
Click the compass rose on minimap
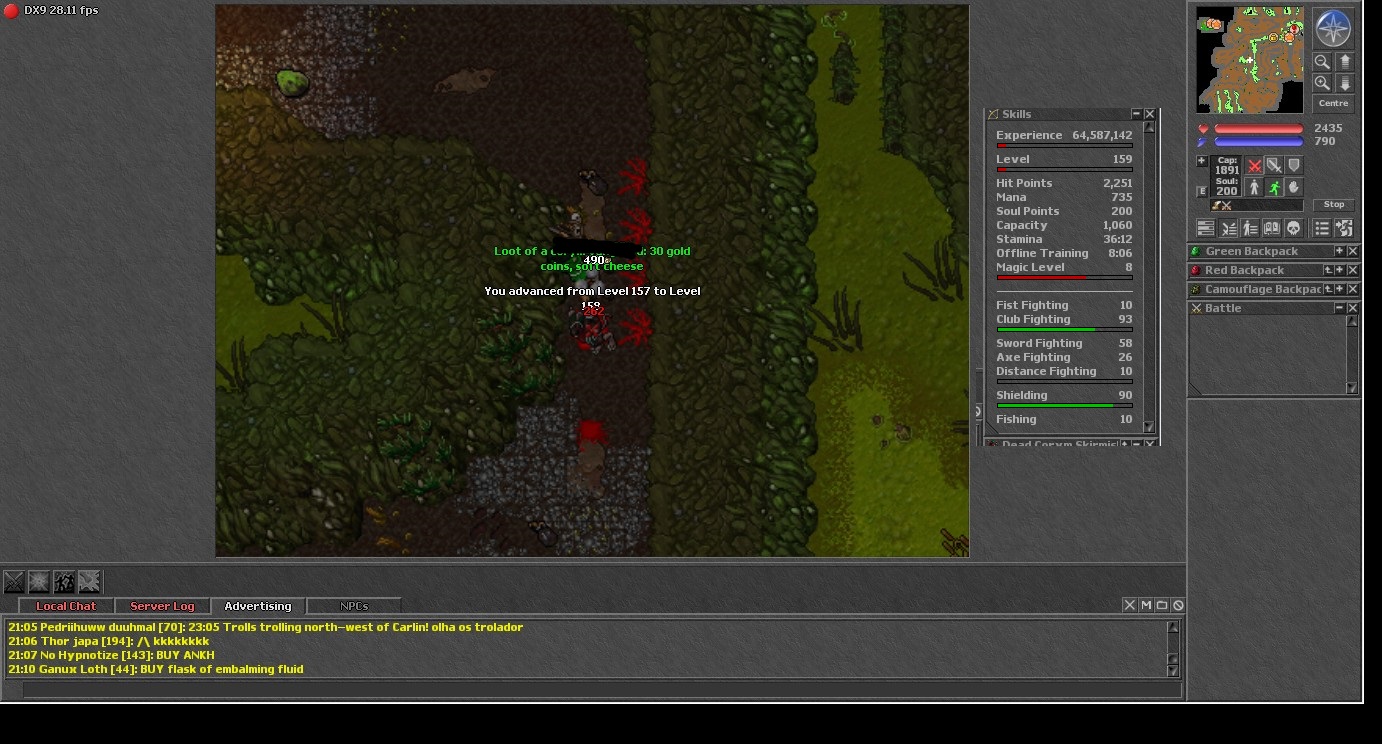pyautogui.click(x=1332, y=29)
